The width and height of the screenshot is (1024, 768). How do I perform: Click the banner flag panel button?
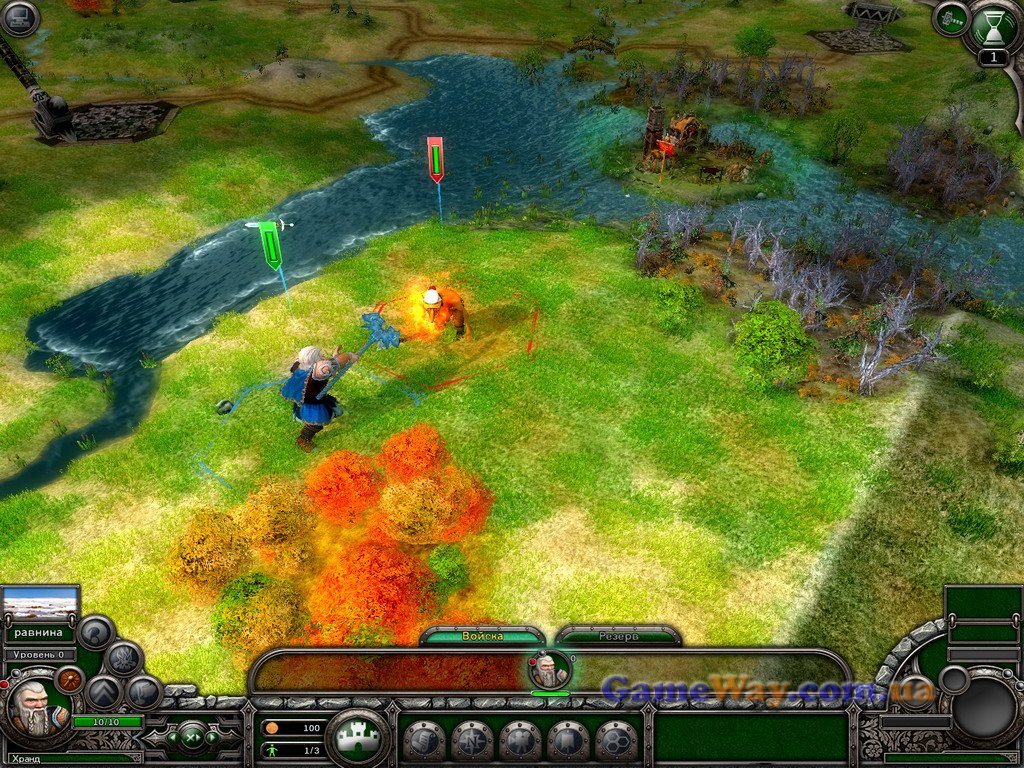(568, 741)
